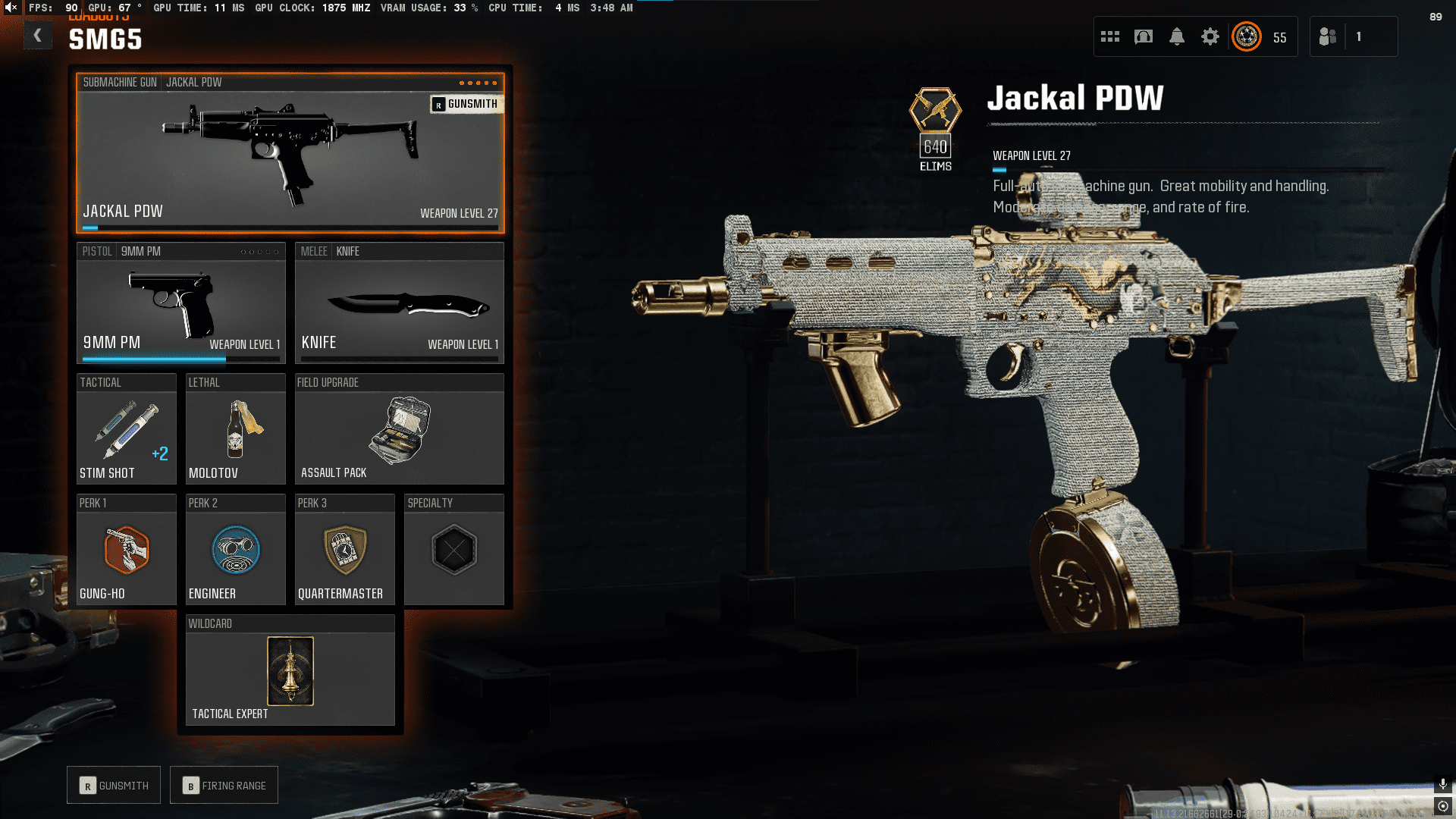1456x819 pixels.
Task: Go back with the top-left arrow
Action: [37, 36]
